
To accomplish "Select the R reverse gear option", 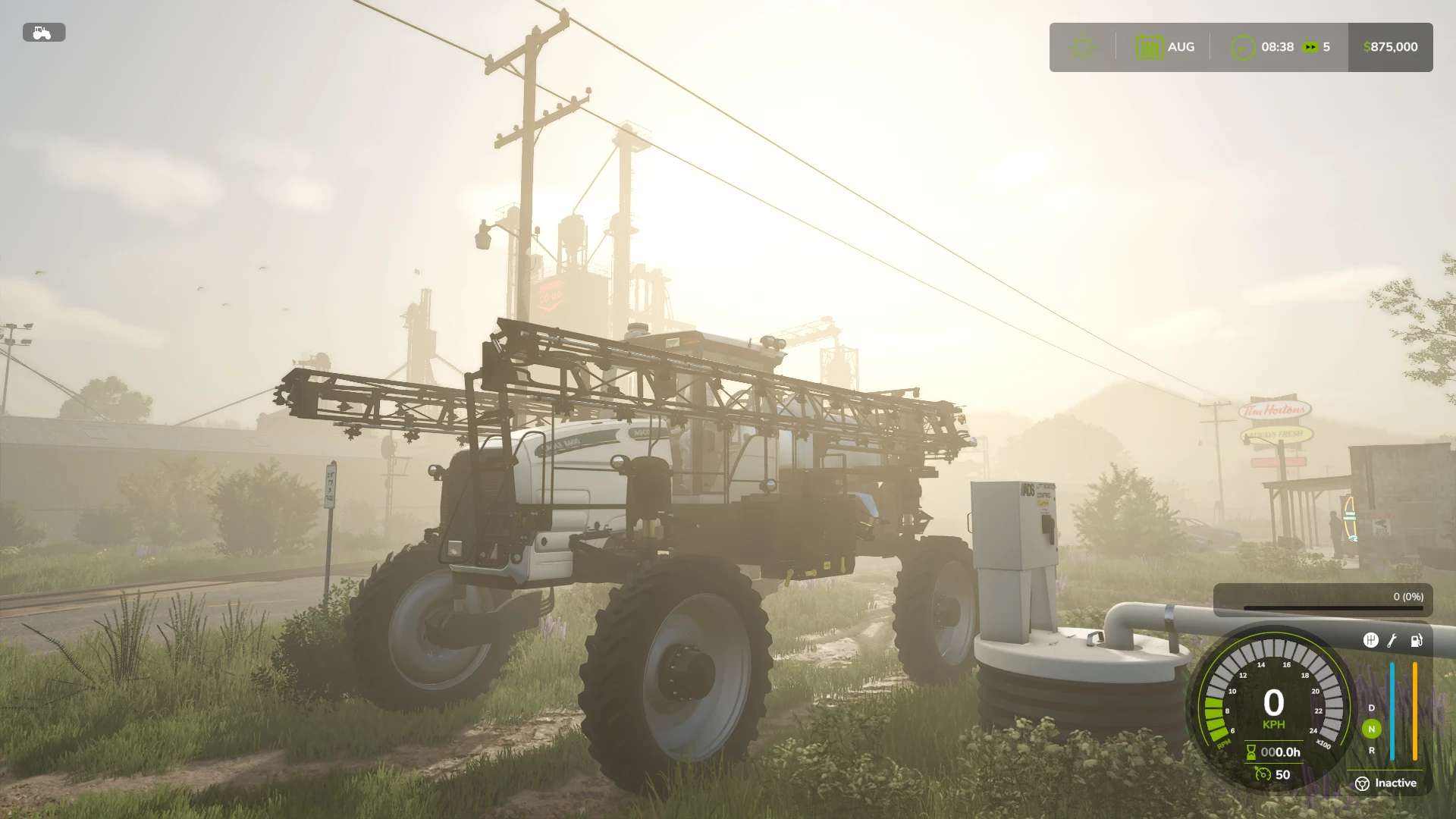I will click(1372, 750).
